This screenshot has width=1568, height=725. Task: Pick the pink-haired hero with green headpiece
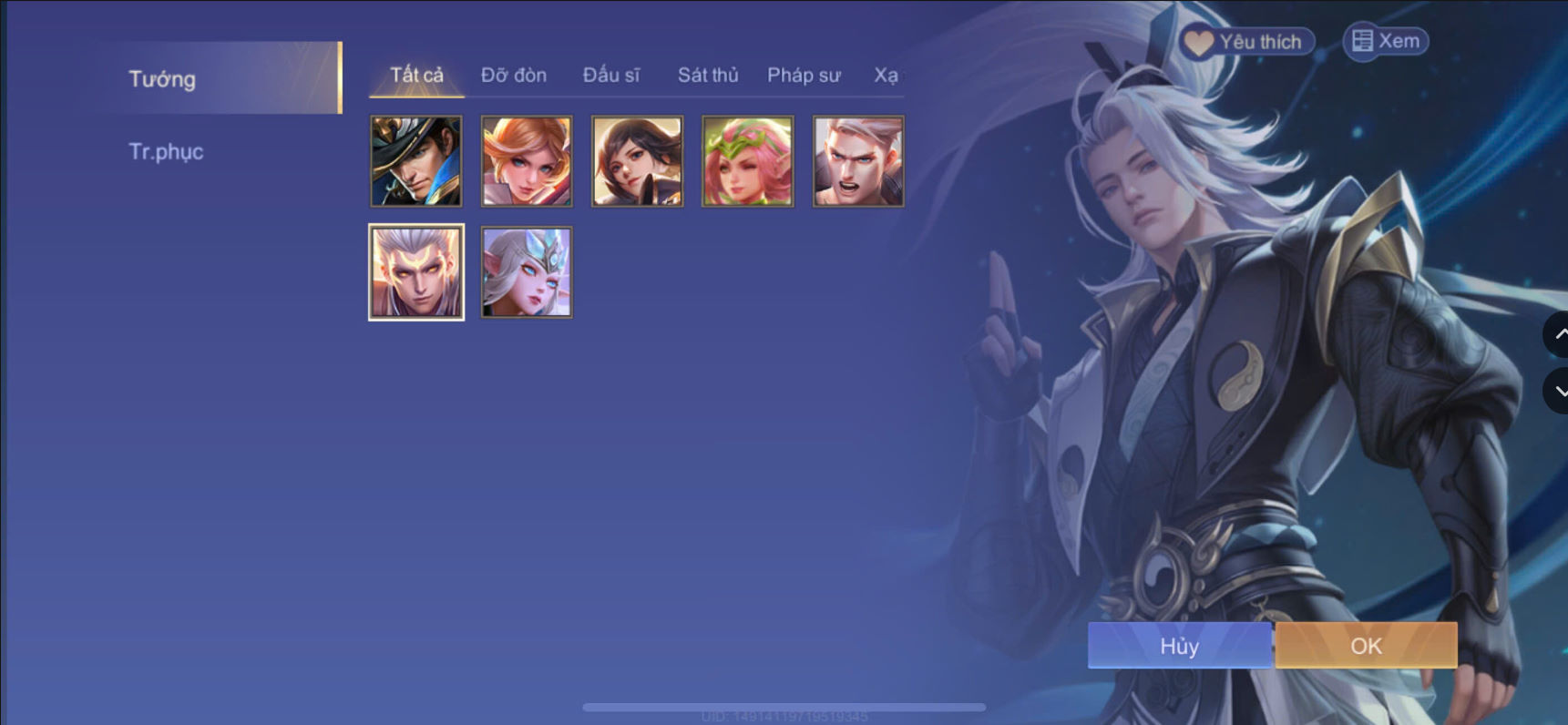(747, 160)
